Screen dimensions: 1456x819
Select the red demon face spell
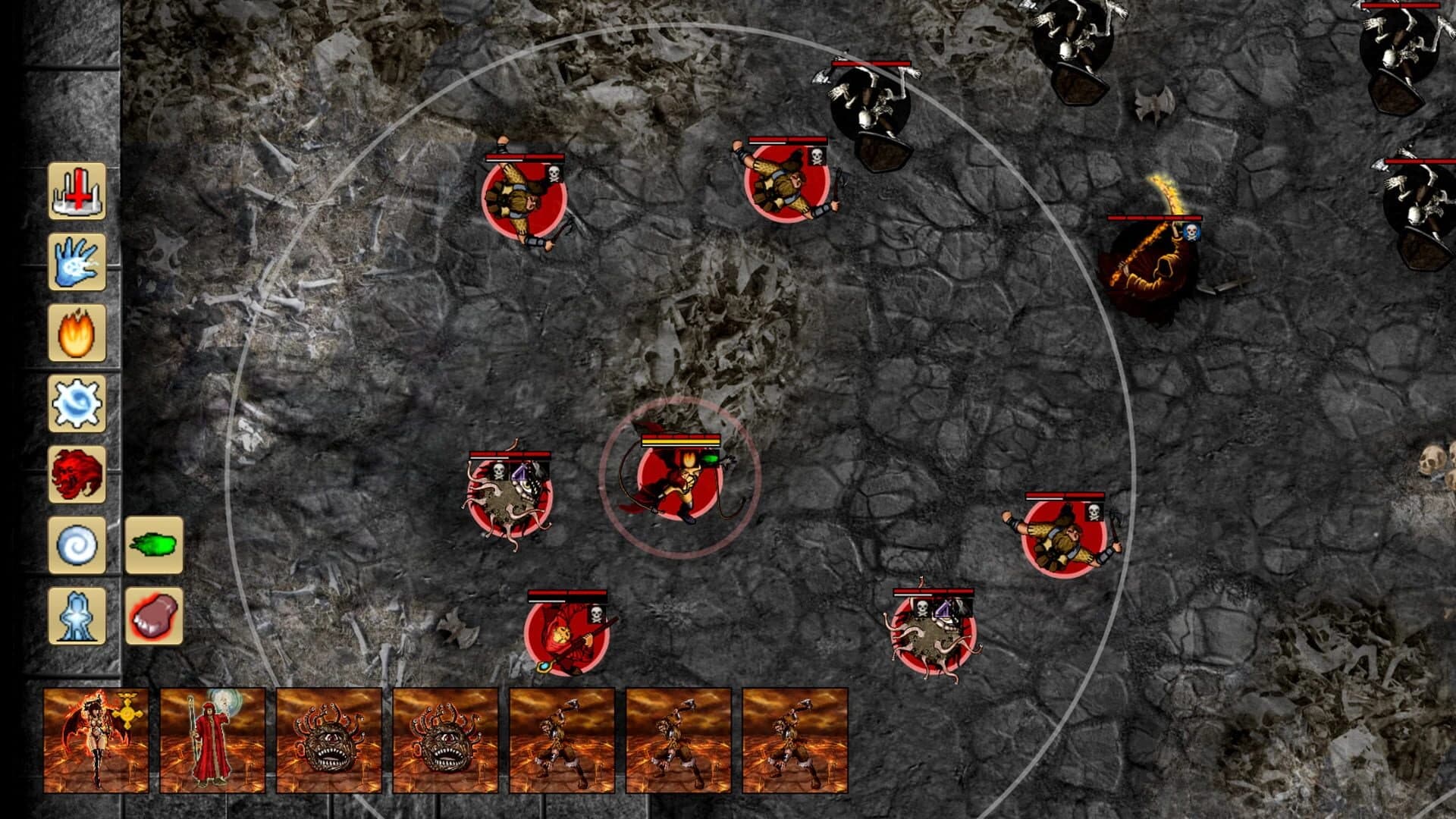pyautogui.click(x=77, y=474)
